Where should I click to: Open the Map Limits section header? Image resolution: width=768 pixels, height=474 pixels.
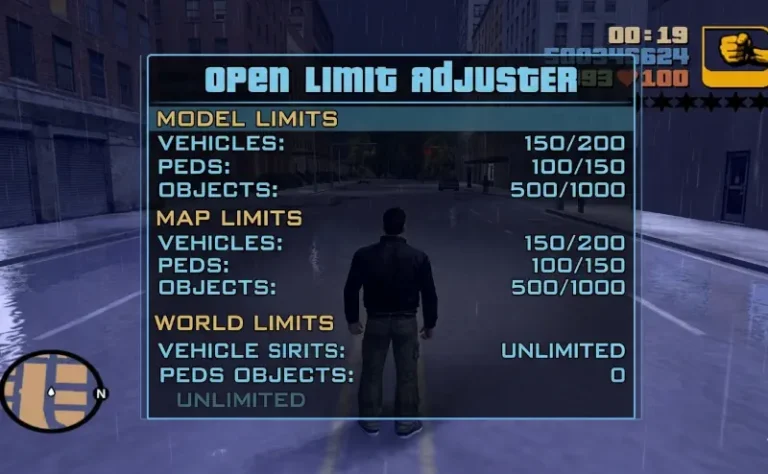click(x=229, y=217)
